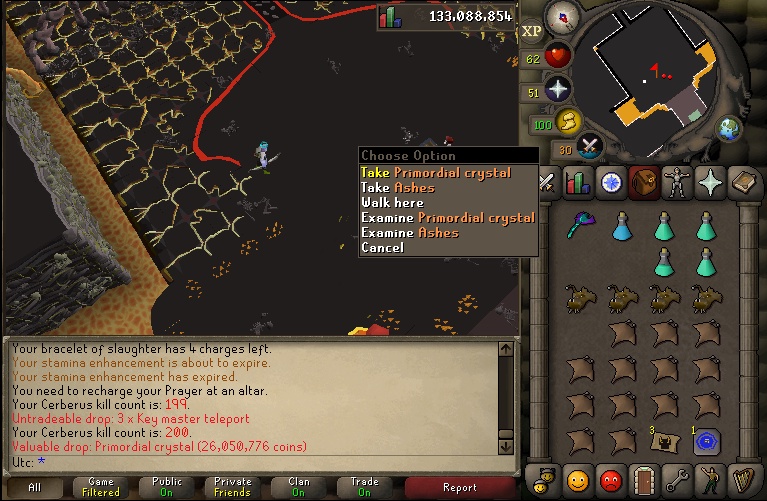Switch to the Game chat tab

click(x=101, y=488)
